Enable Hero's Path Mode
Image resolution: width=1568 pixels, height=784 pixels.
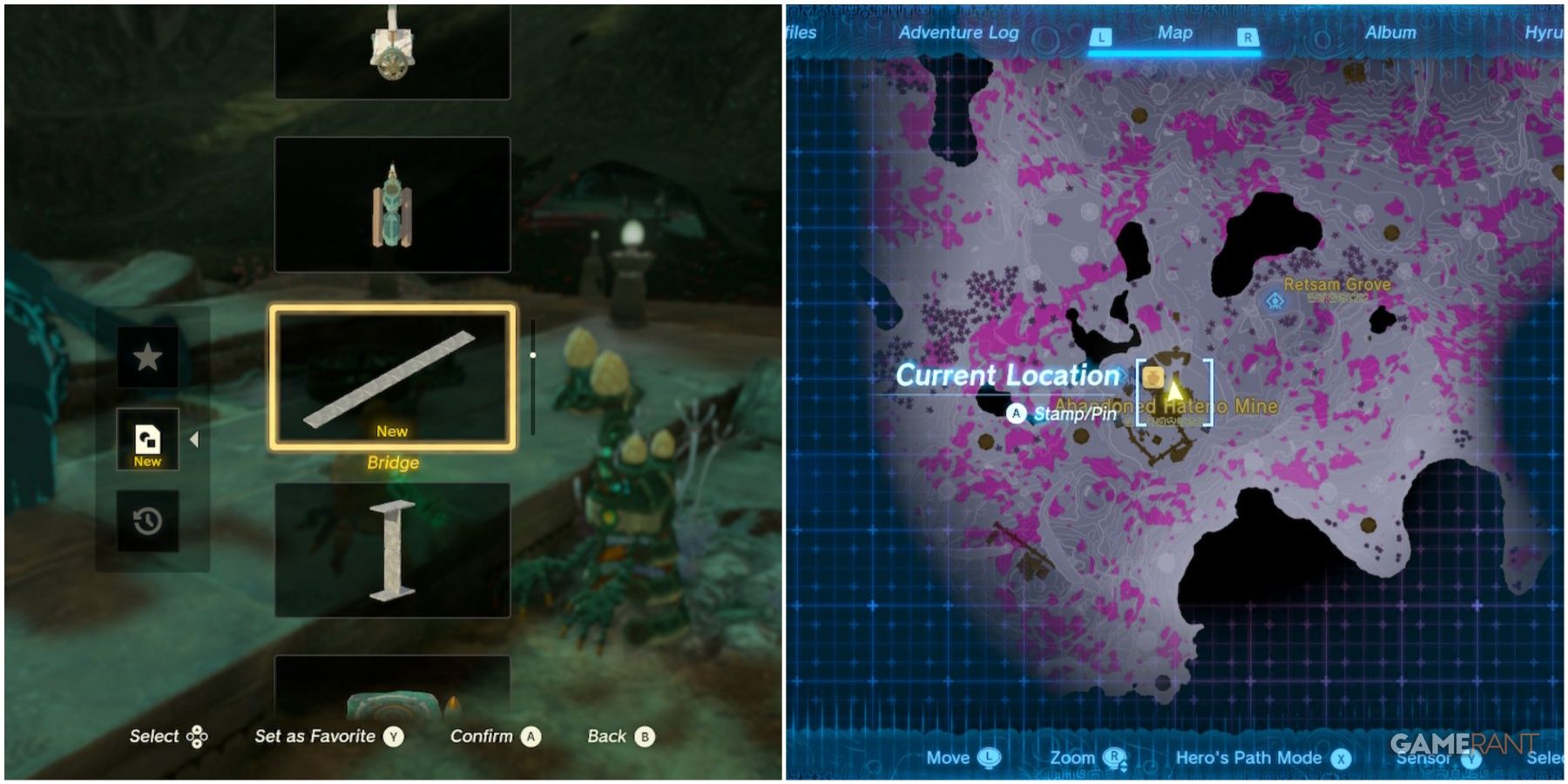1342,757
